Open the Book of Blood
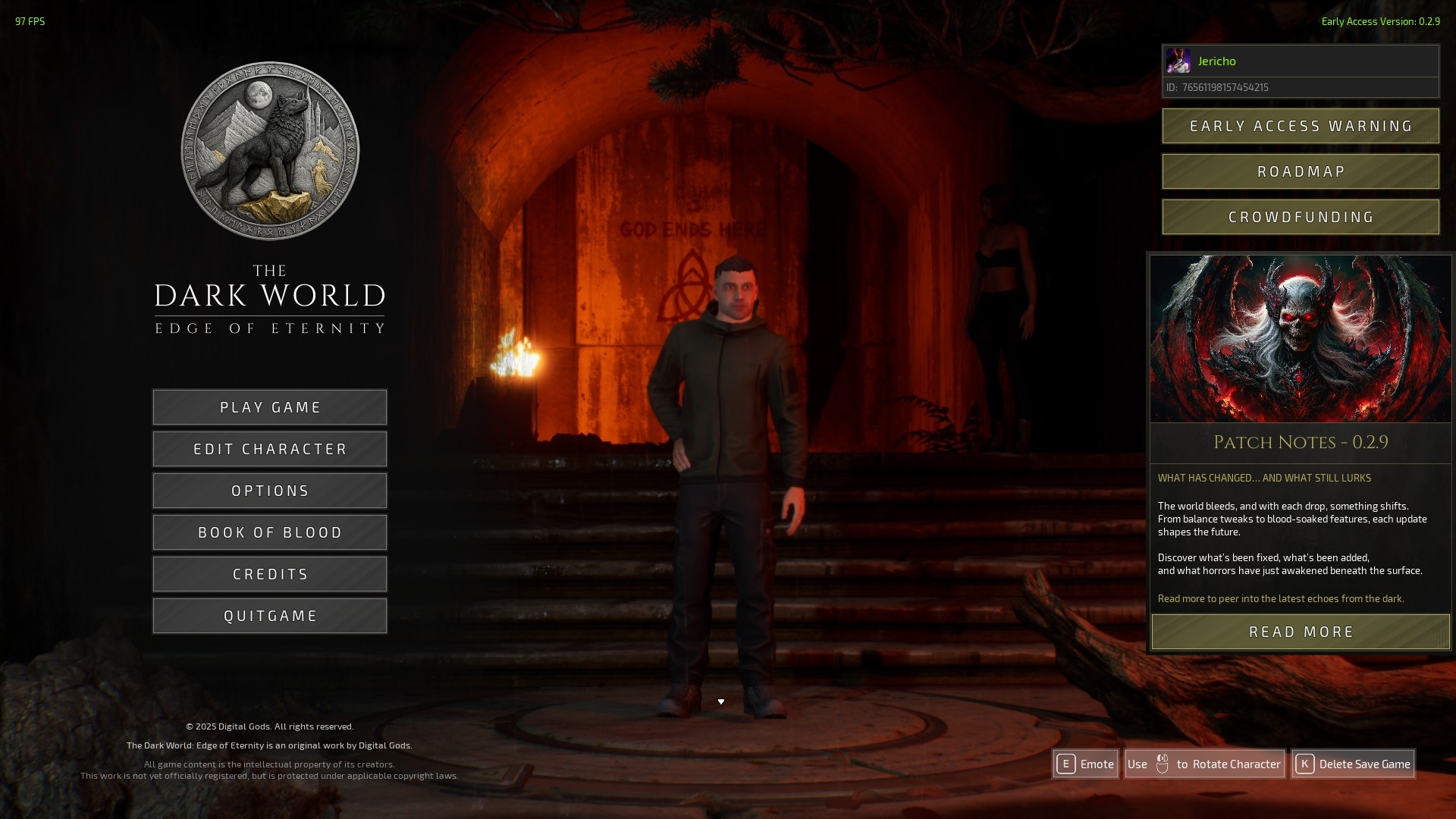The height and width of the screenshot is (819, 1456). coord(270,532)
